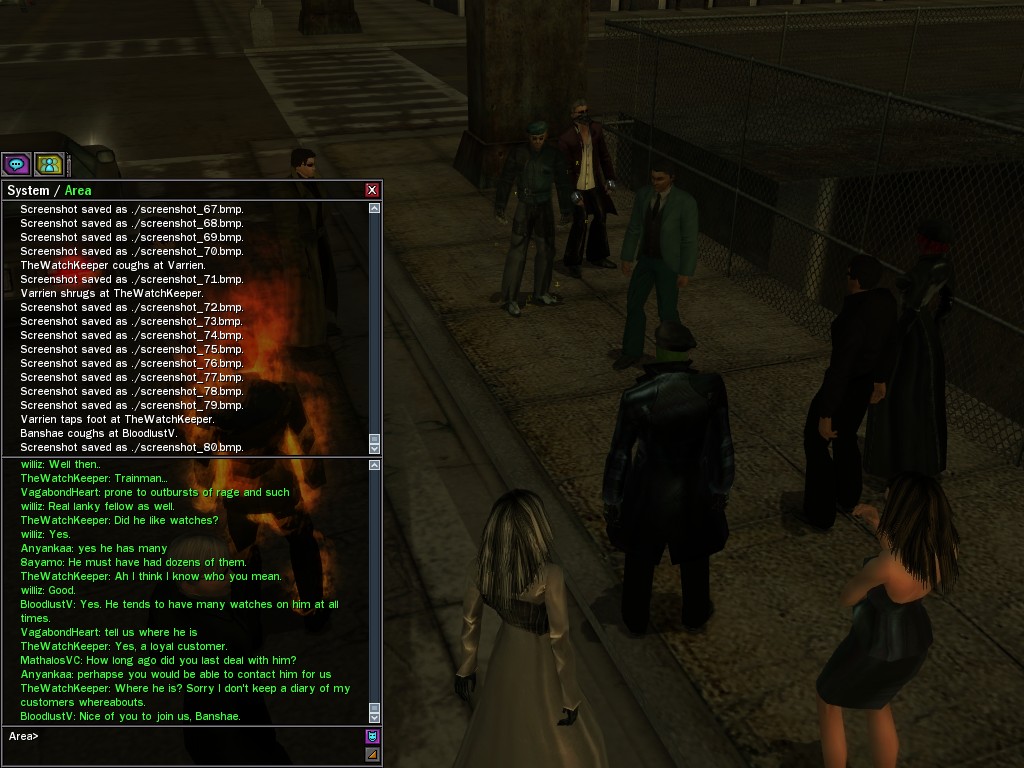Open the yellow team members icon
Image resolution: width=1024 pixels, height=768 pixels.
(49, 164)
